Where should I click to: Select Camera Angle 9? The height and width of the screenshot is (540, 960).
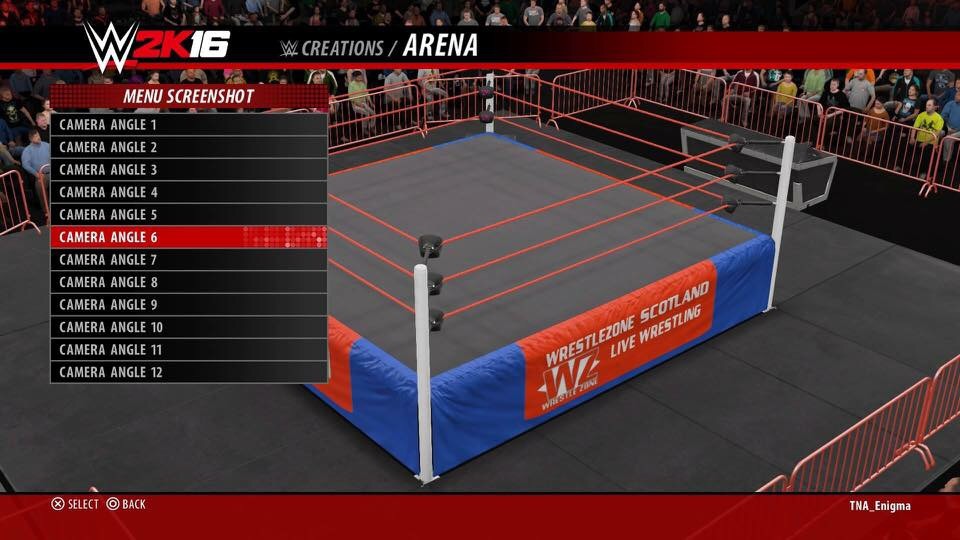pos(189,305)
